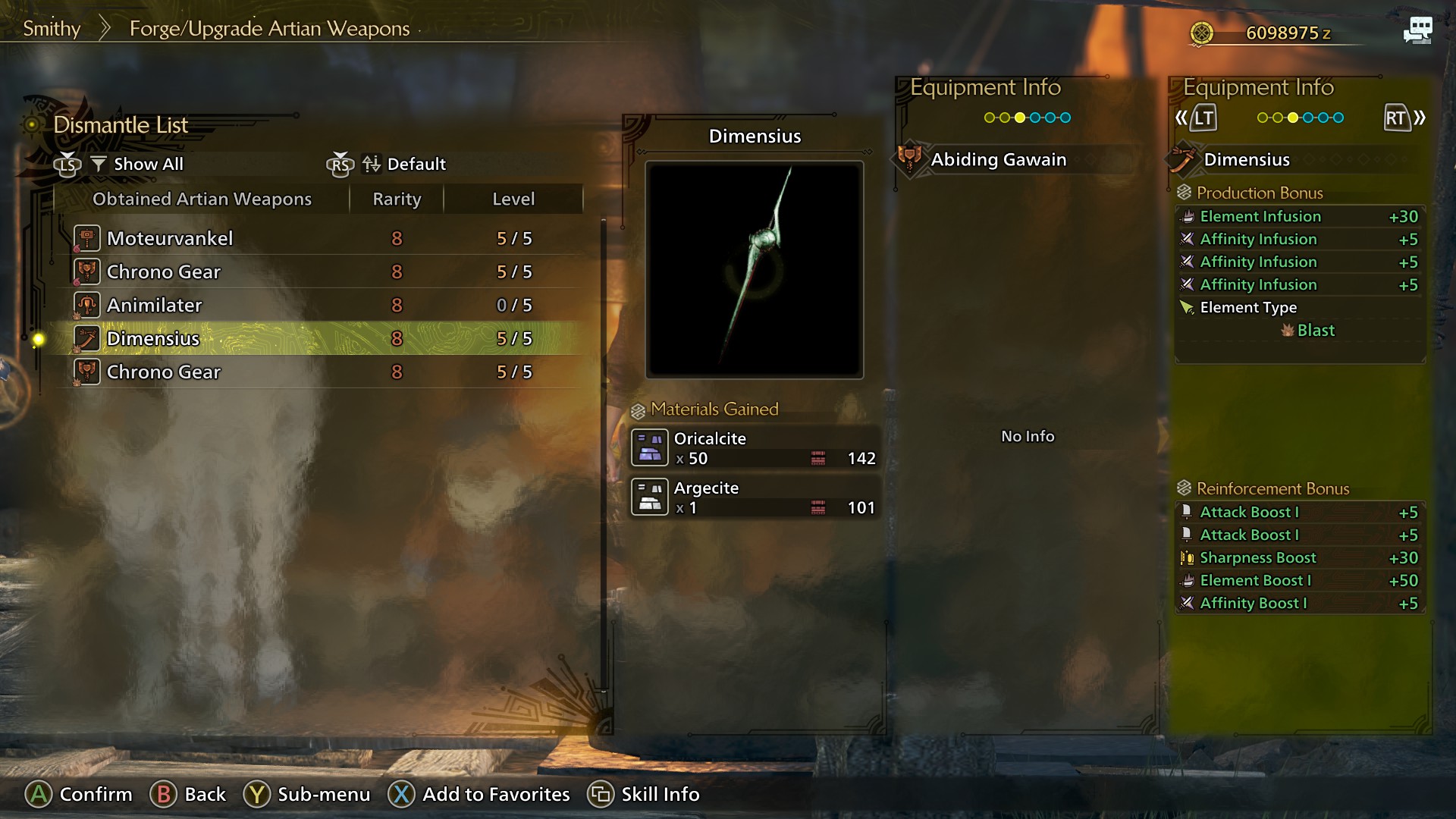Choose Animilater from the dismantle list
The width and height of the screenshot is (1456, 819).
(318, 305)
